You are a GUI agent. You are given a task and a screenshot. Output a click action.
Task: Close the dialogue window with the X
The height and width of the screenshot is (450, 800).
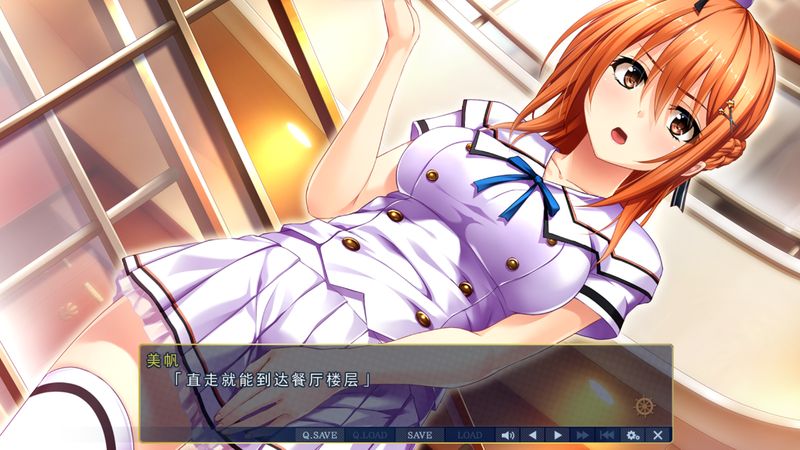point(657,435)
